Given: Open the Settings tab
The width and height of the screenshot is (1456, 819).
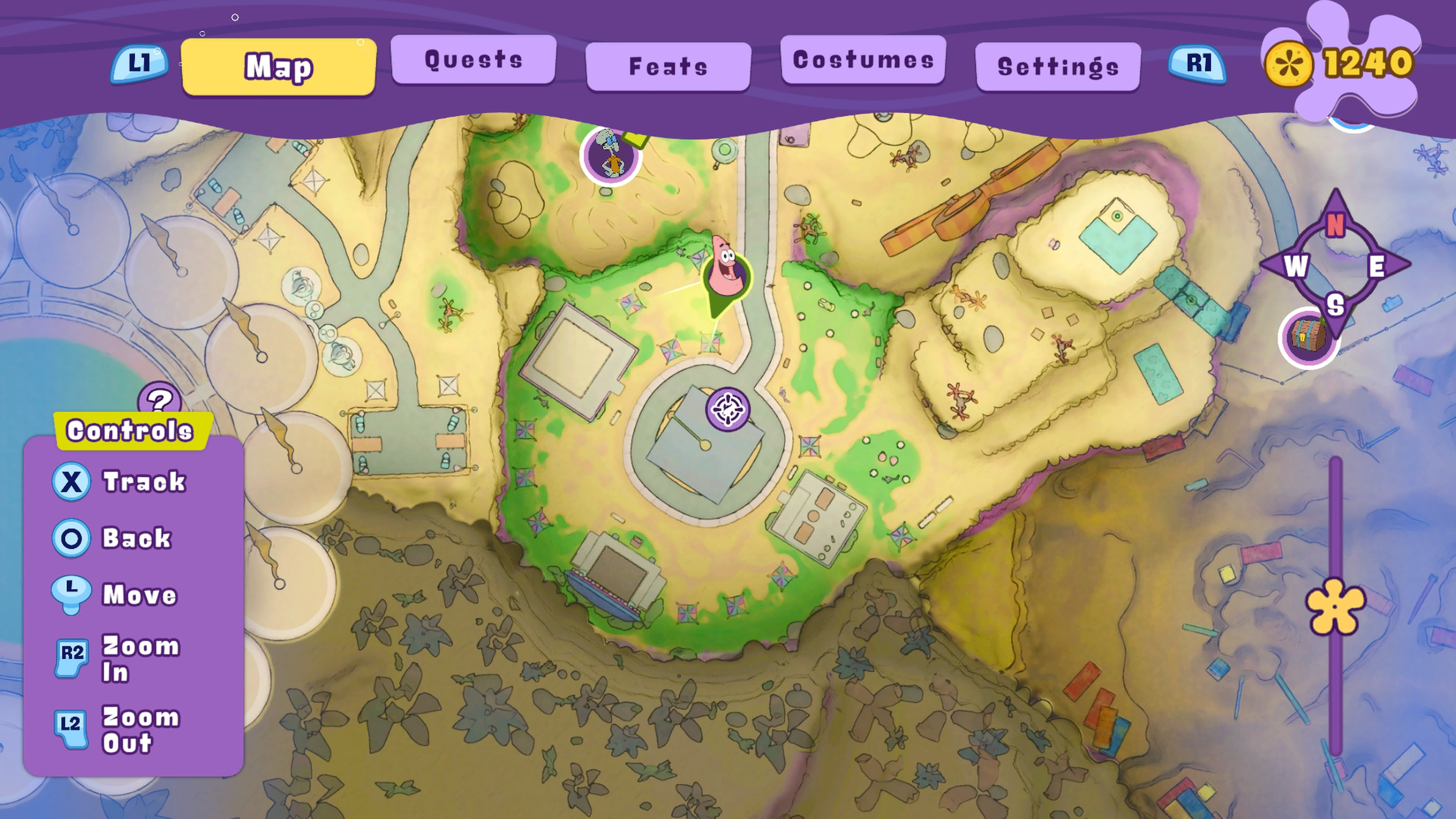Looking at the screenshot, I should [1057, 67].
